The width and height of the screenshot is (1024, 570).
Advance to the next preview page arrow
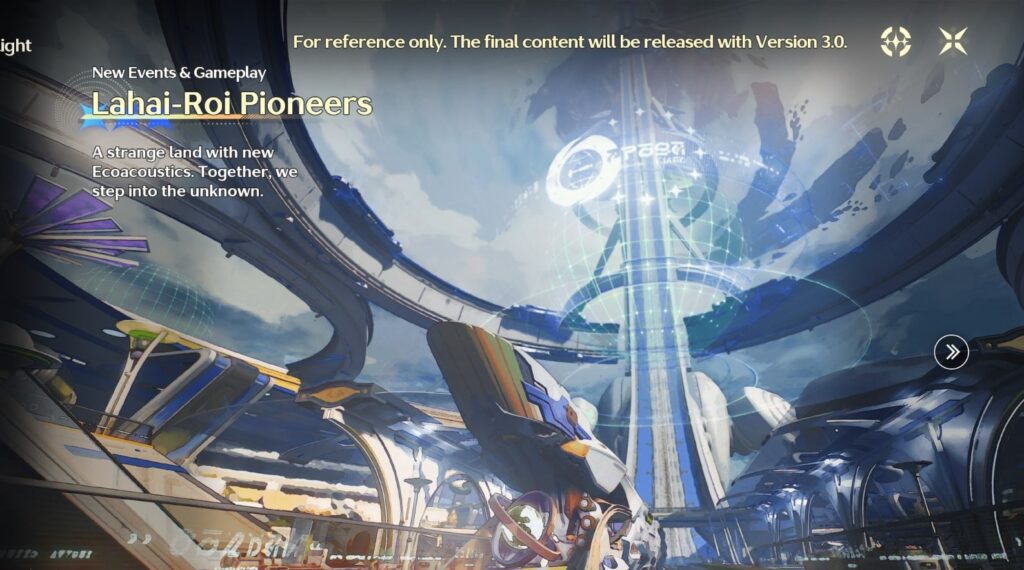click(x=951, y=351)
